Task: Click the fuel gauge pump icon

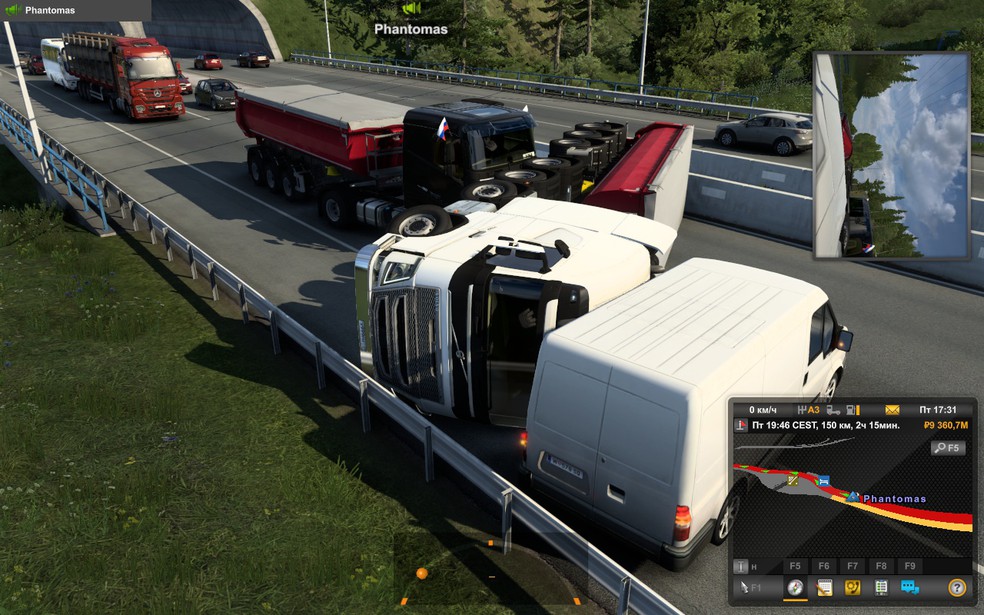Action: [x=851, y=410]
